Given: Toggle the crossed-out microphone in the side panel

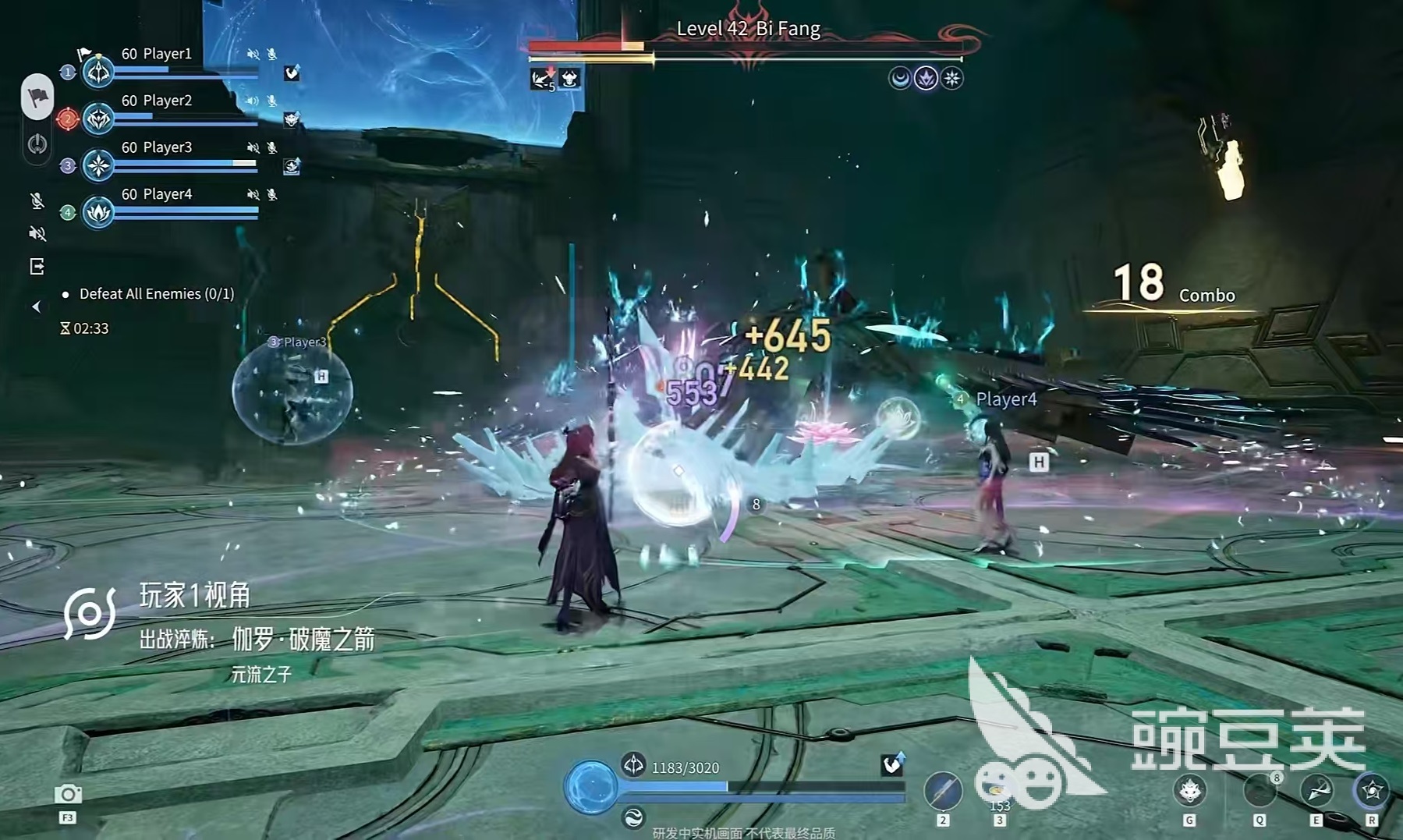Looking at the screenshot, I should [x=37, y=201].
